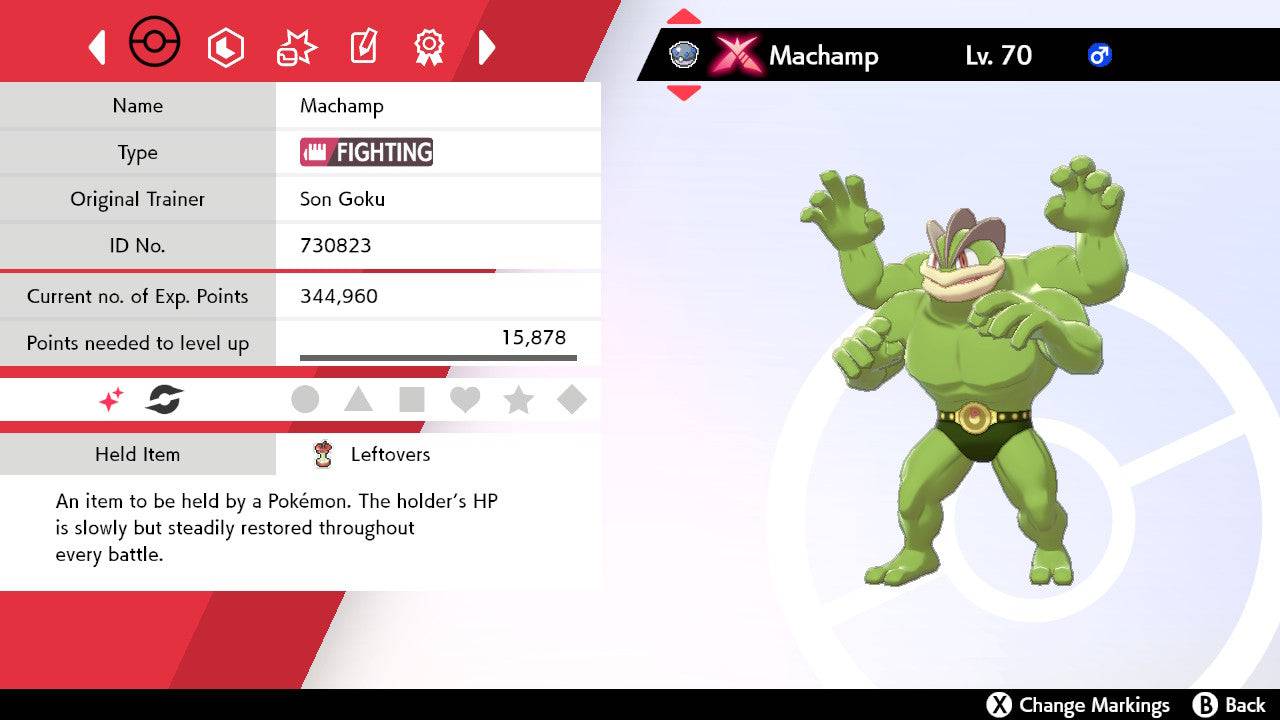The width and height of the screenshot is (1280, 720).
Task: Toggle the circle marking
Action: 305,400
